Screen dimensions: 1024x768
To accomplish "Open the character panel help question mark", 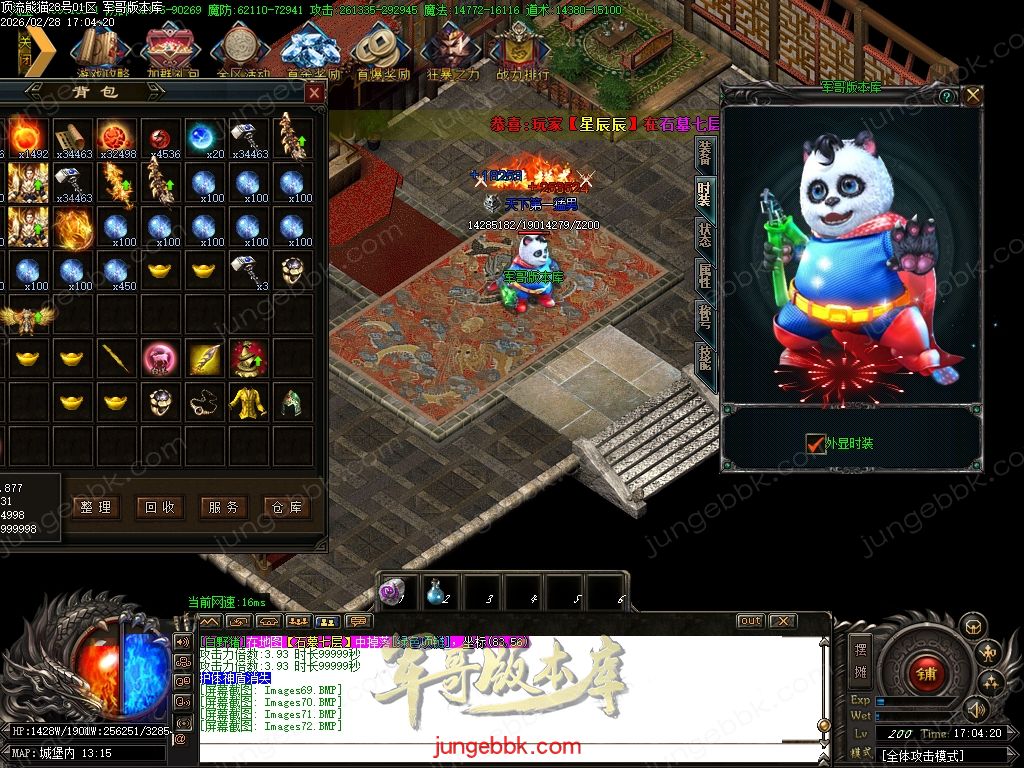I will (947, 97).
